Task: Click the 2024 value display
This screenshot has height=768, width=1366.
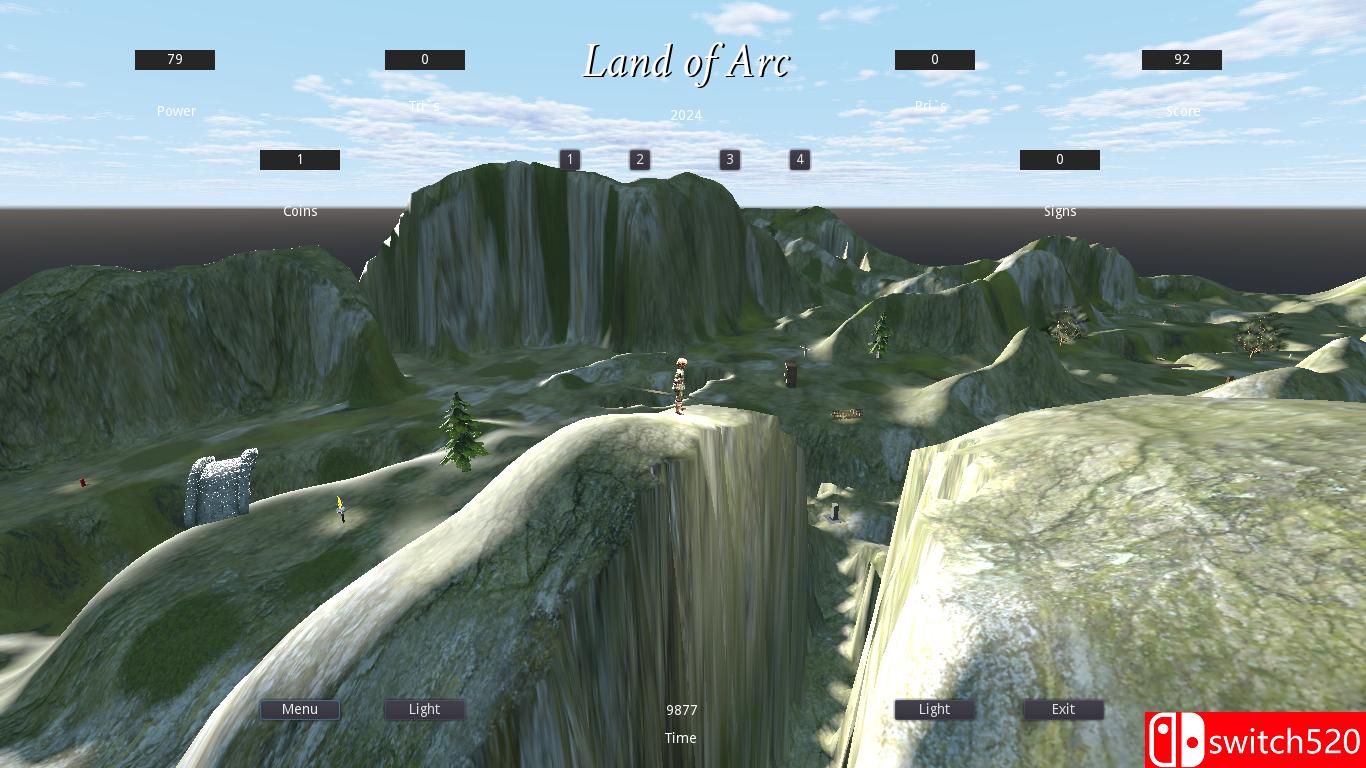Action: (685, 115)
